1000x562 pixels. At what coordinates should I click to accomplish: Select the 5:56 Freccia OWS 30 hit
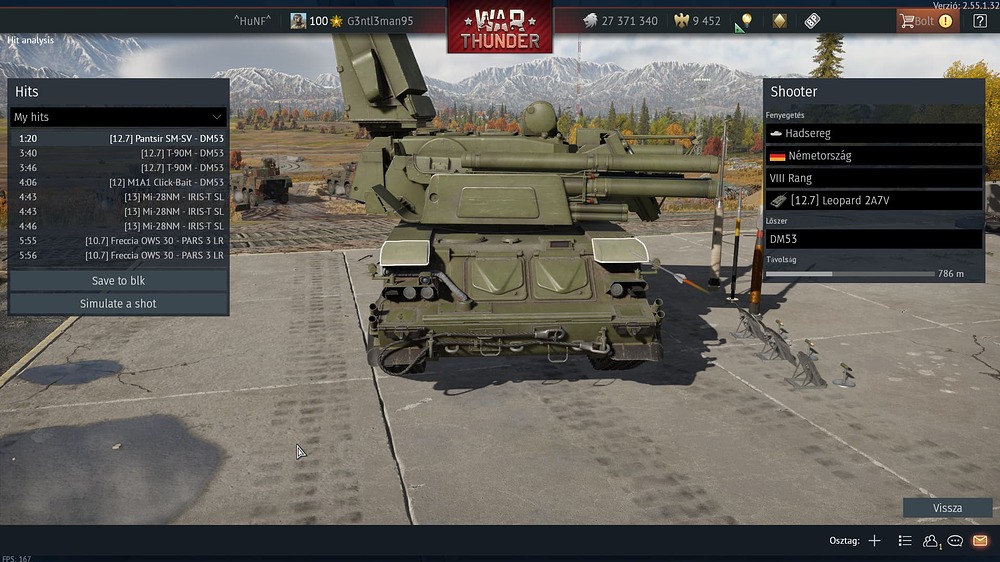(x=118, y=255)
